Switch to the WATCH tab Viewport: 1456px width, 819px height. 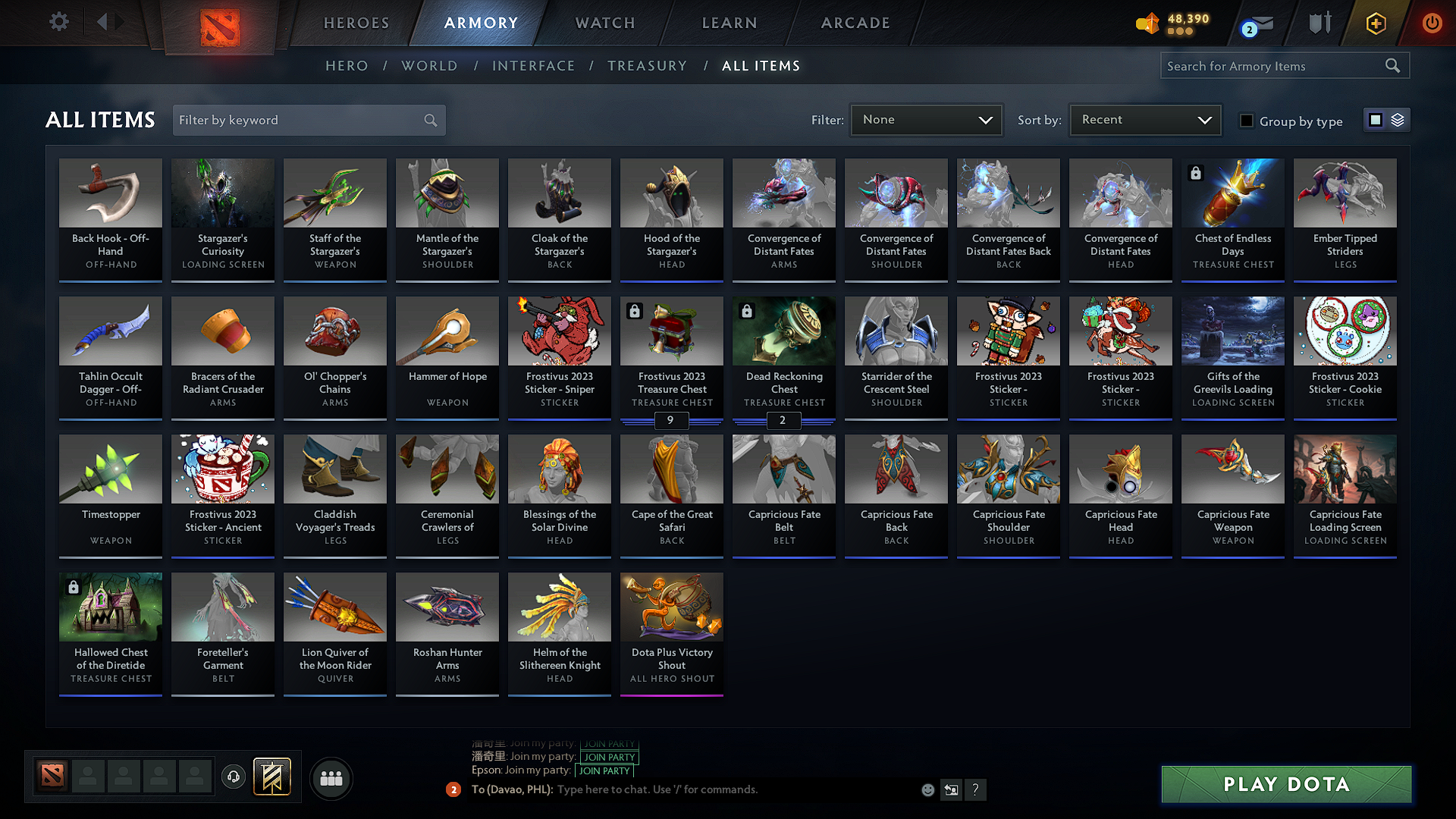point(604,23)
